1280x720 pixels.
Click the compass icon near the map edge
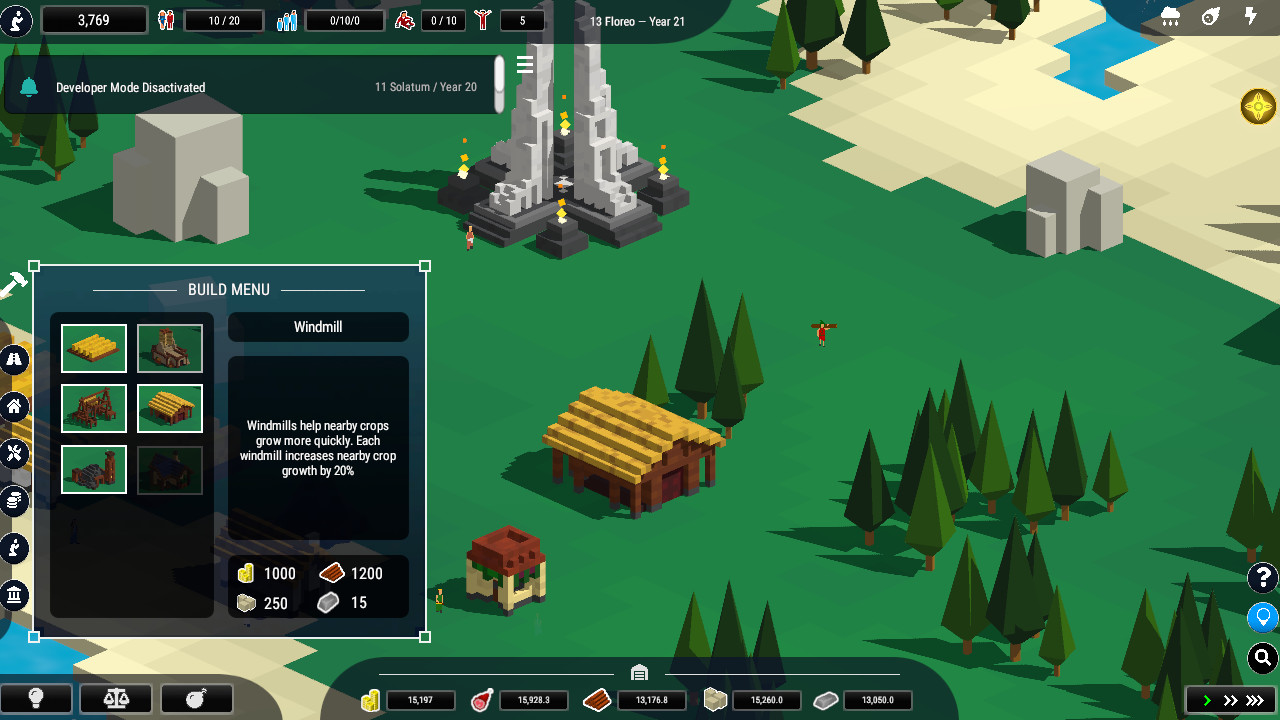pos(1258,106)
